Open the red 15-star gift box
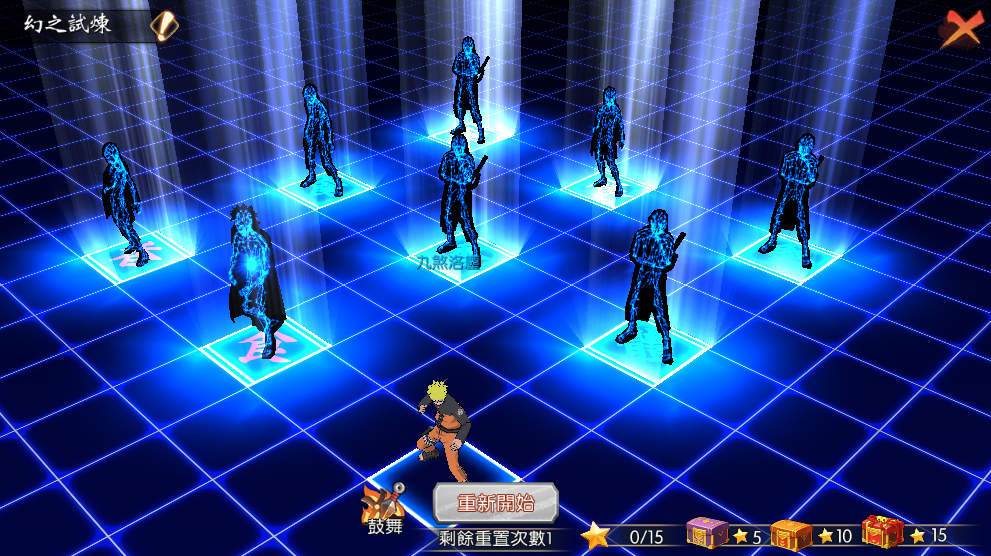Viewport: 991px width, 556px height. click(x=881, y=533)
